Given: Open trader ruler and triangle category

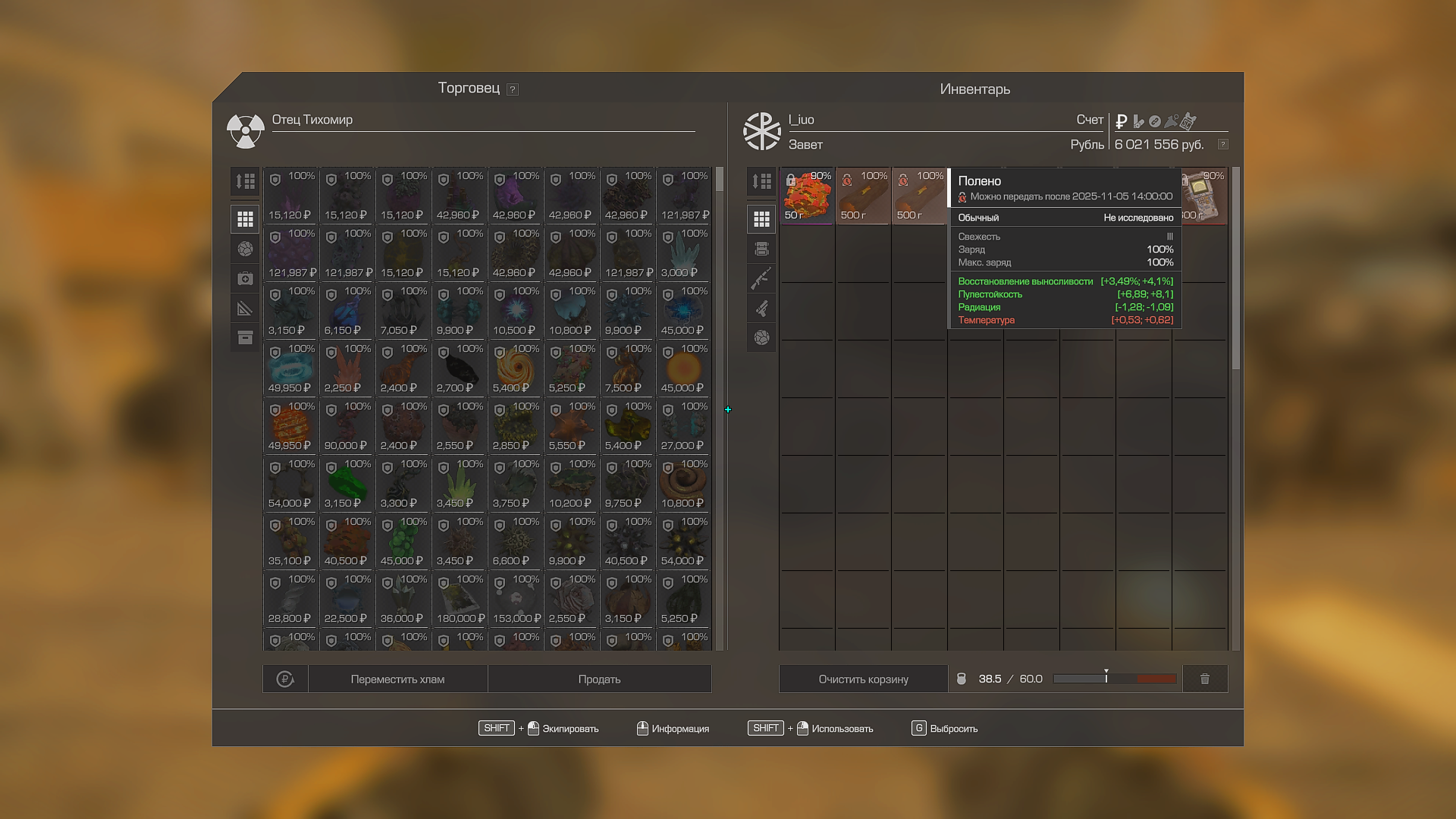Looking at the screenshot, I should click(x=245, y=308).
